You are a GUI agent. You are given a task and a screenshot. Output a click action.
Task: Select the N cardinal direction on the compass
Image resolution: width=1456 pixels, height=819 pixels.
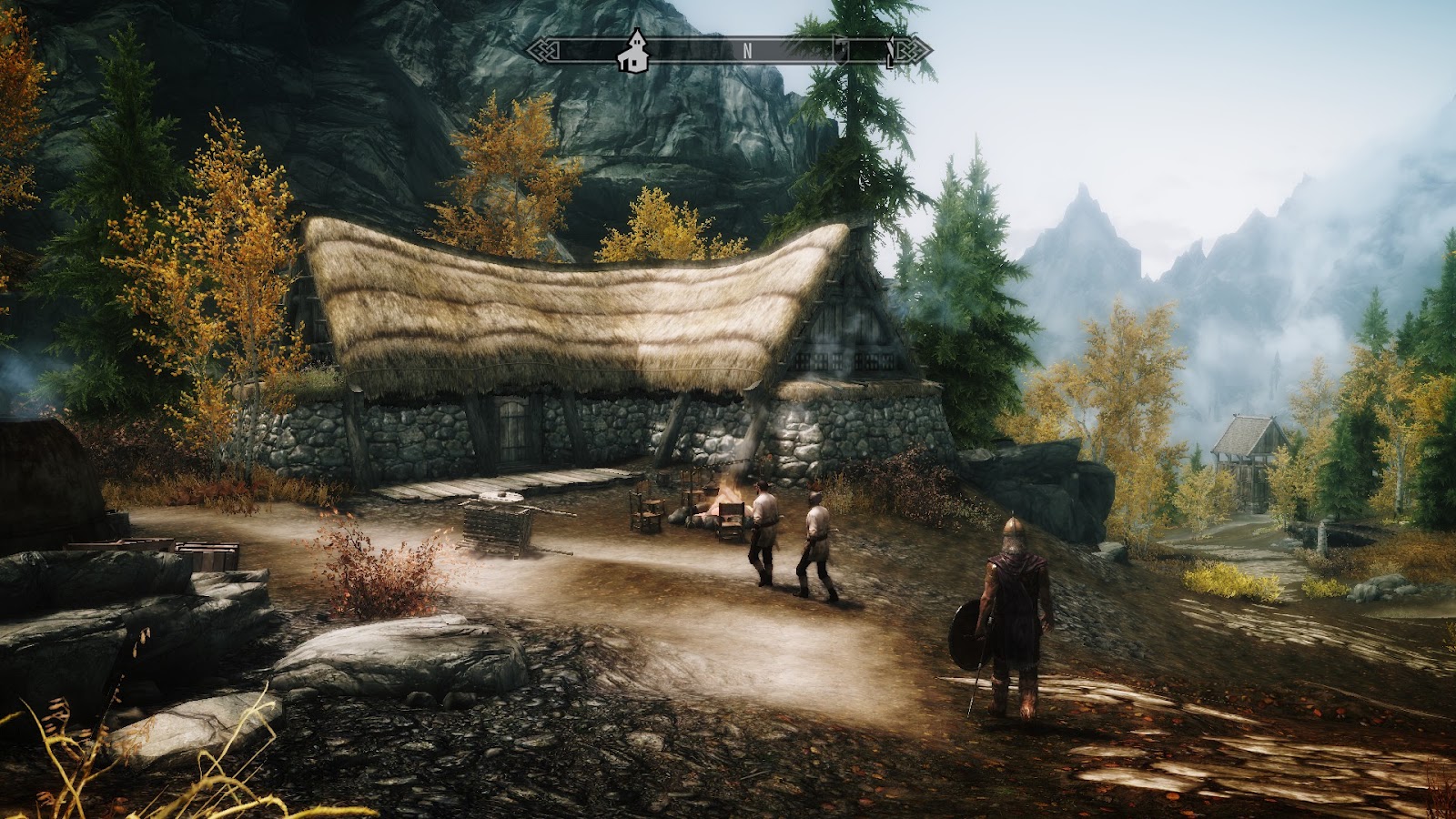(748, 50)
